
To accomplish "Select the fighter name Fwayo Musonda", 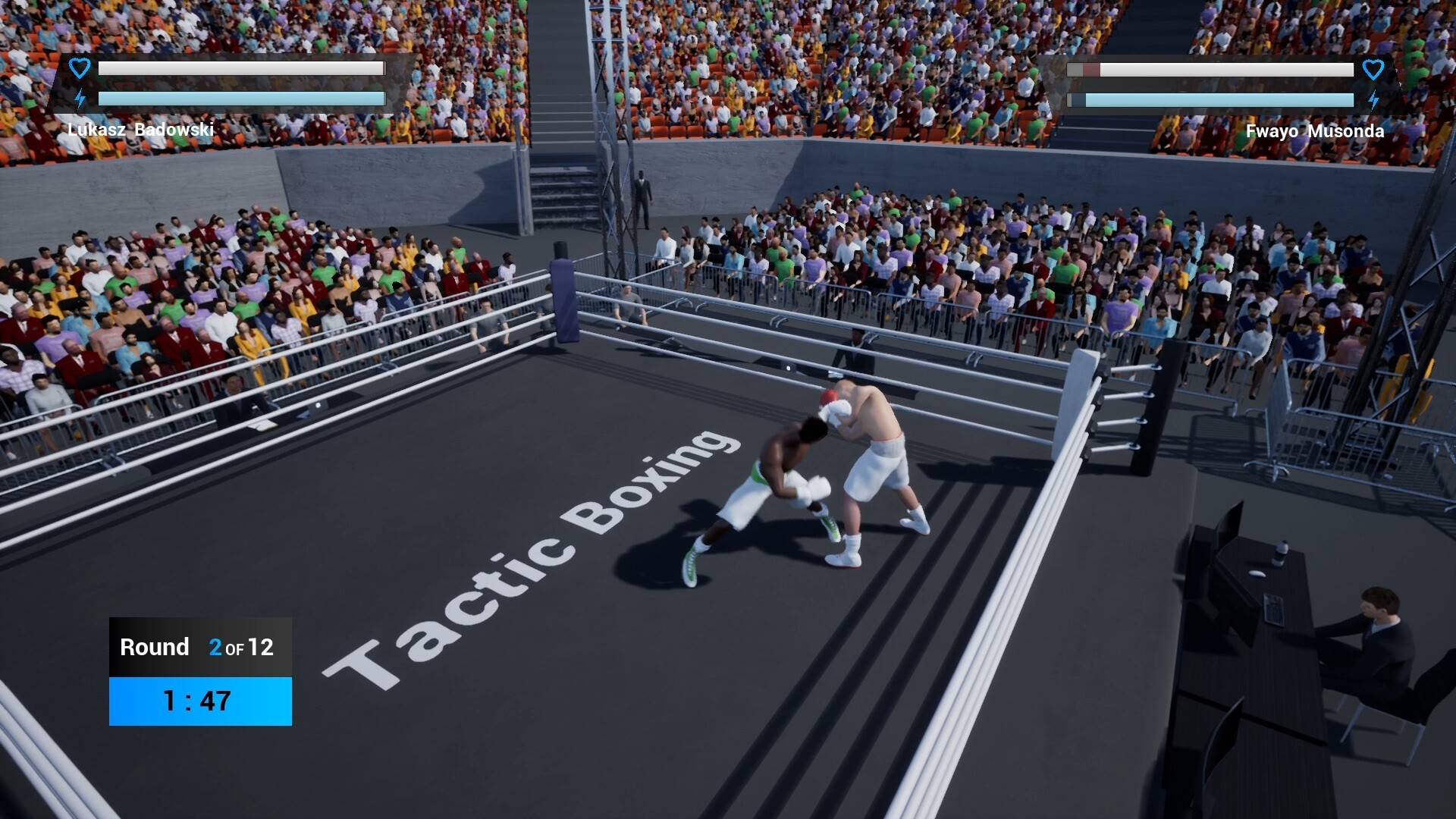I will (1315, 130).
